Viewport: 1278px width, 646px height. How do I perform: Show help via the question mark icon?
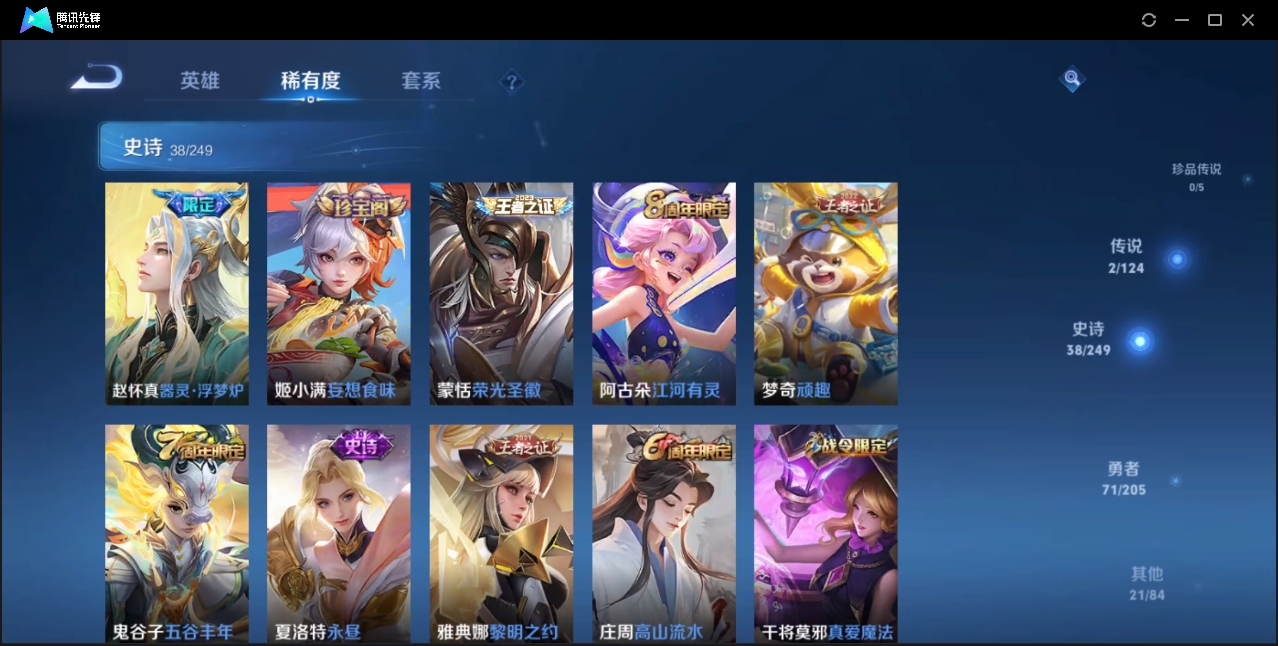tap(512, 81)
